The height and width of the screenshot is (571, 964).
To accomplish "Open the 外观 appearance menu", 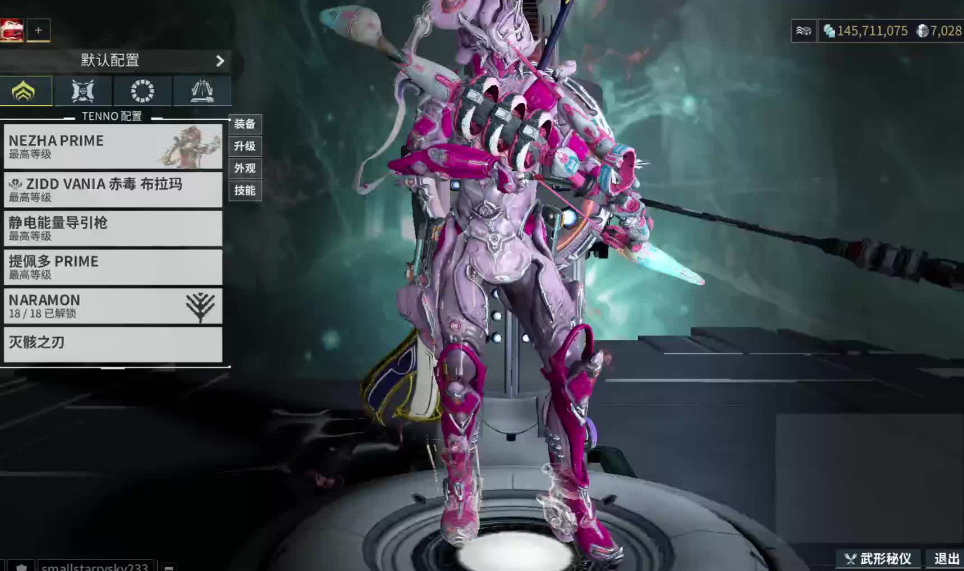I will [245, 169].
